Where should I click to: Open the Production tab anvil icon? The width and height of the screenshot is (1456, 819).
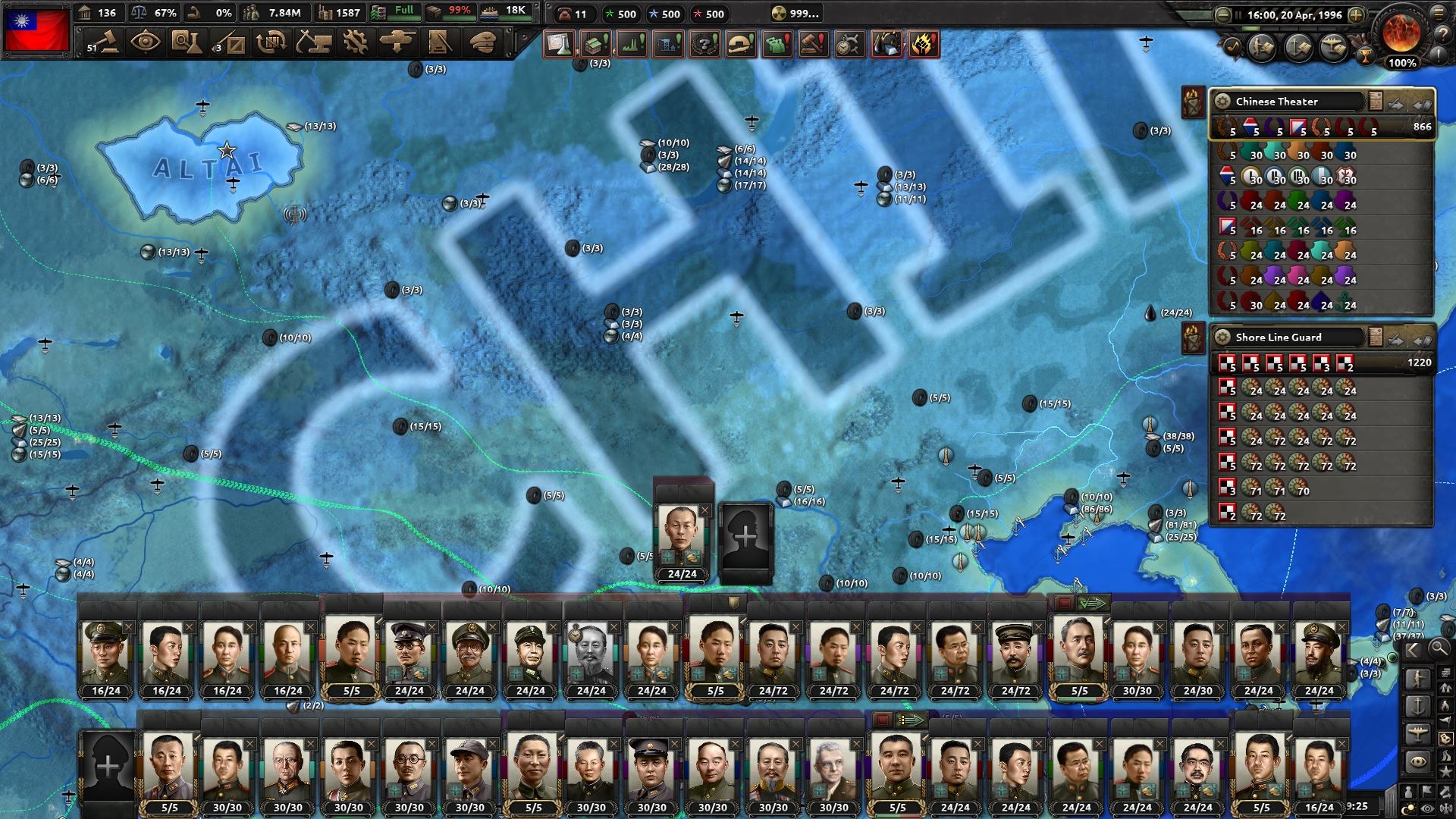[x=314, y=43]
